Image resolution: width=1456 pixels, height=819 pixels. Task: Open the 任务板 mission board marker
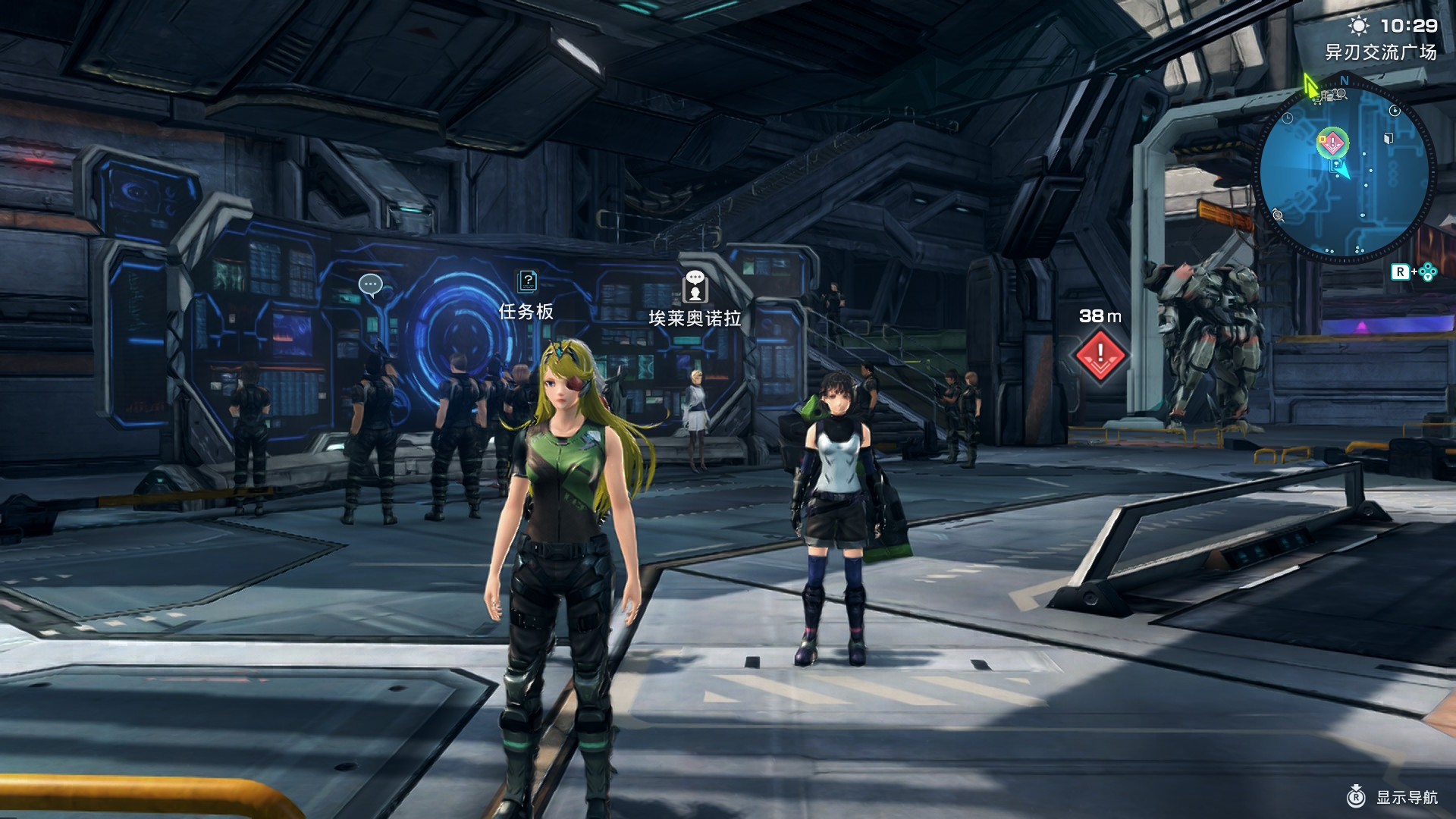[x=527, y=282]
